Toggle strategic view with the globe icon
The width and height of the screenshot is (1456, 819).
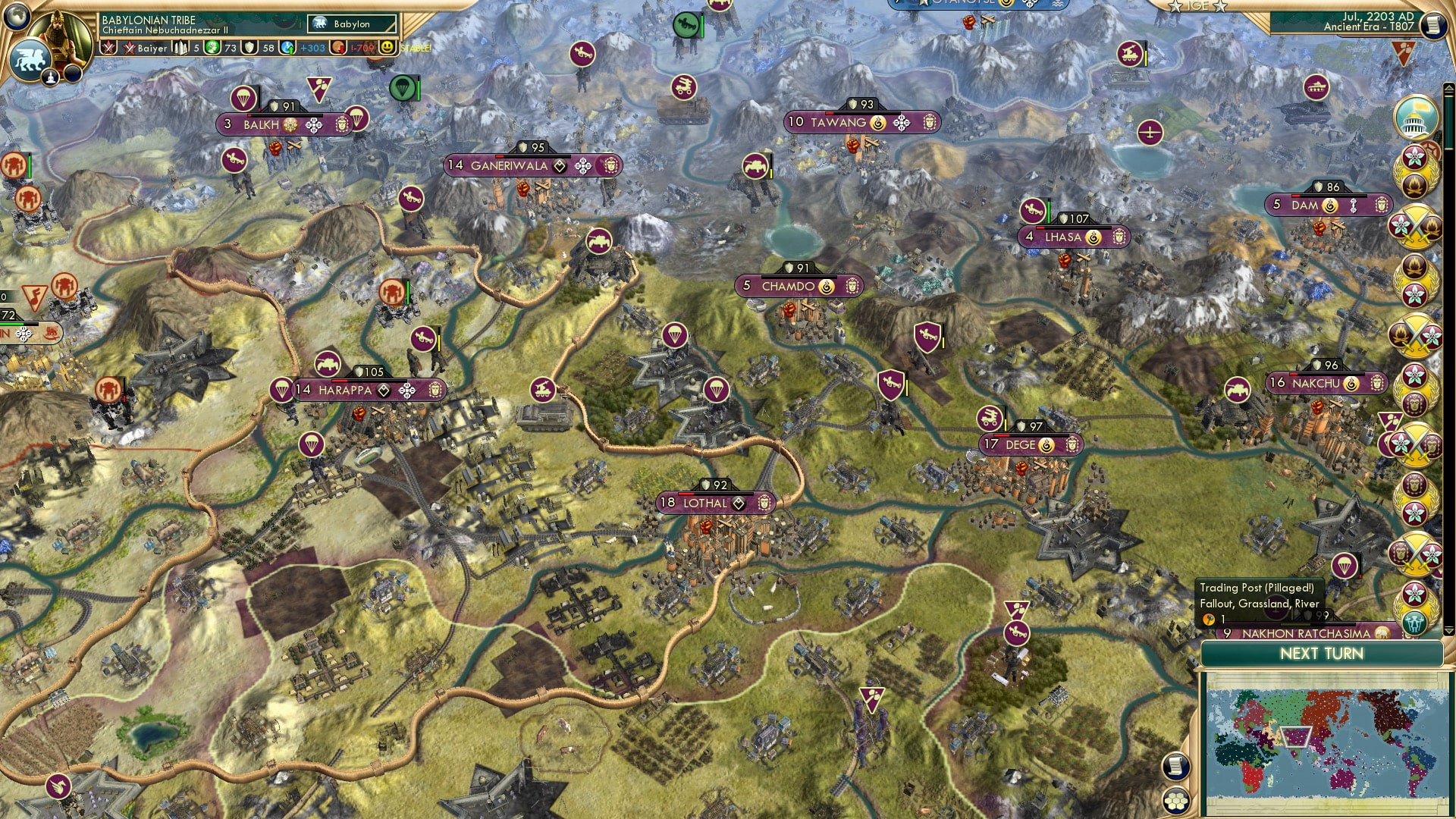(x=17, y=17)
